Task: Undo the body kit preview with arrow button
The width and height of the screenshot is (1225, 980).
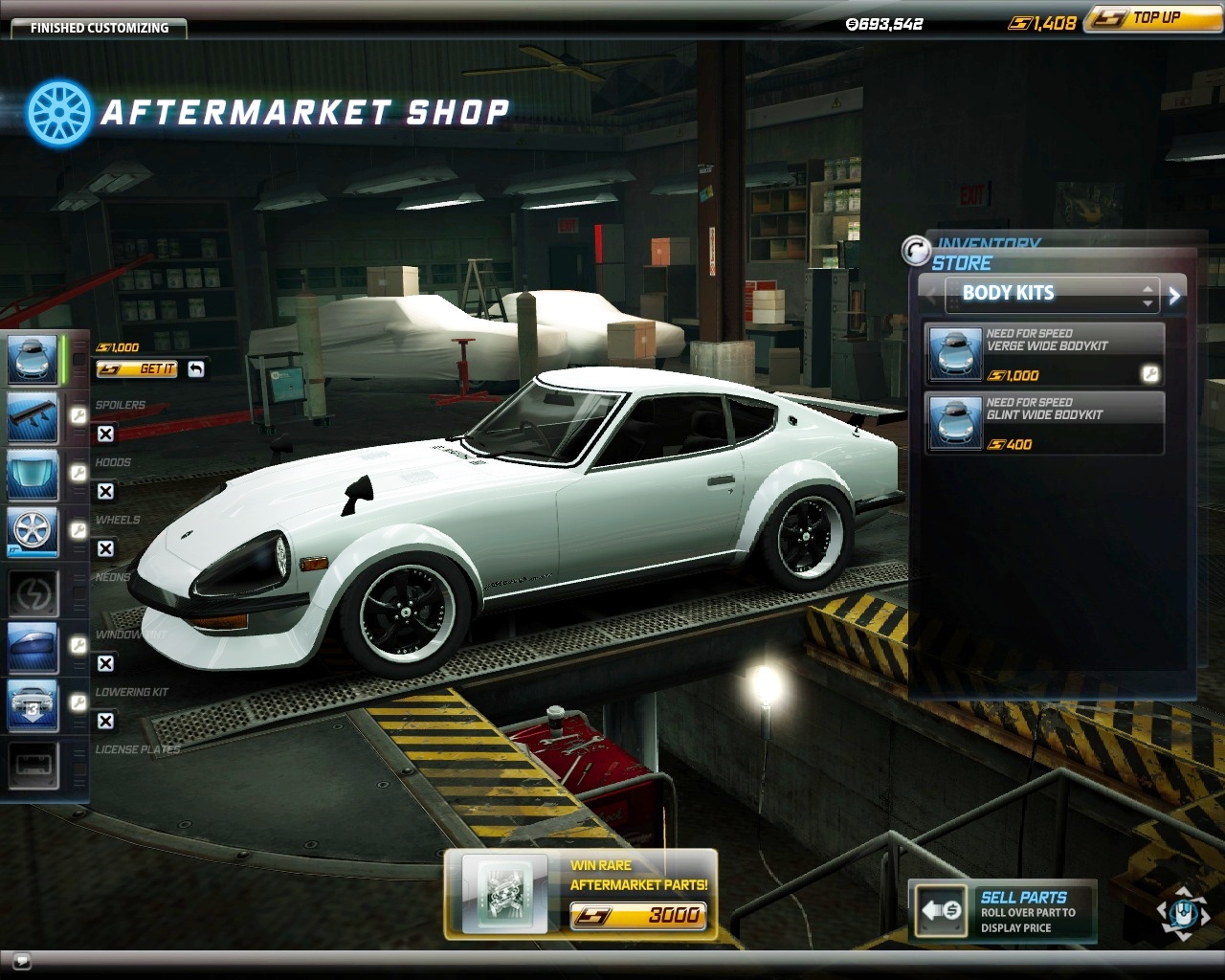Action: tap(196, 368)
